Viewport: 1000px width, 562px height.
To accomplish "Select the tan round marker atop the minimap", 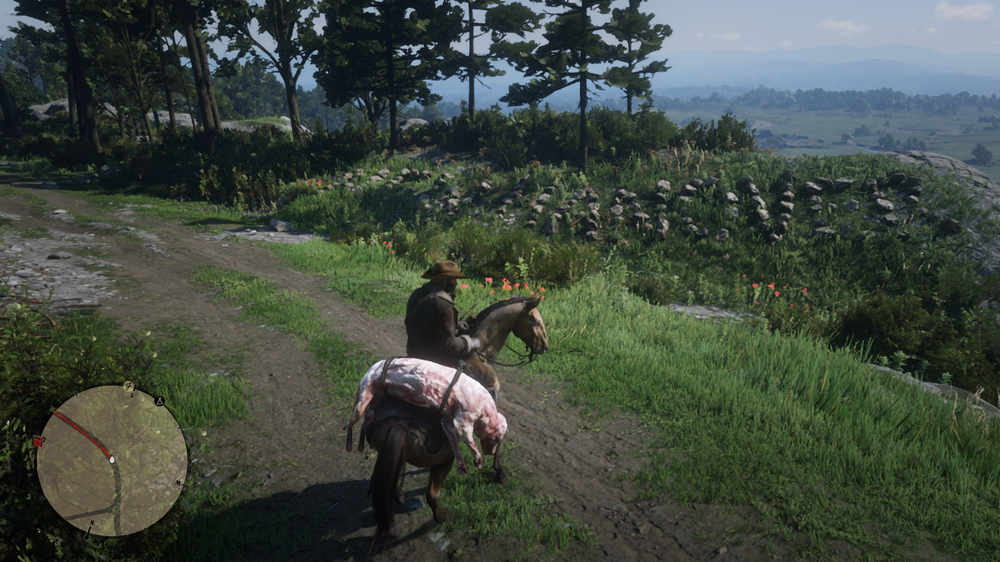I will tap(128, 386).
